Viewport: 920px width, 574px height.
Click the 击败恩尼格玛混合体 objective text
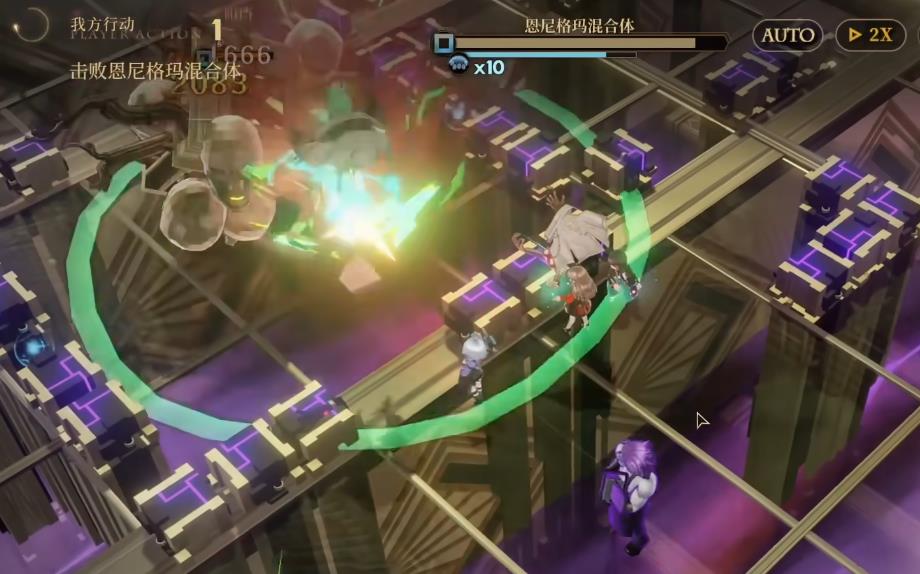click(x=156, y=71)
